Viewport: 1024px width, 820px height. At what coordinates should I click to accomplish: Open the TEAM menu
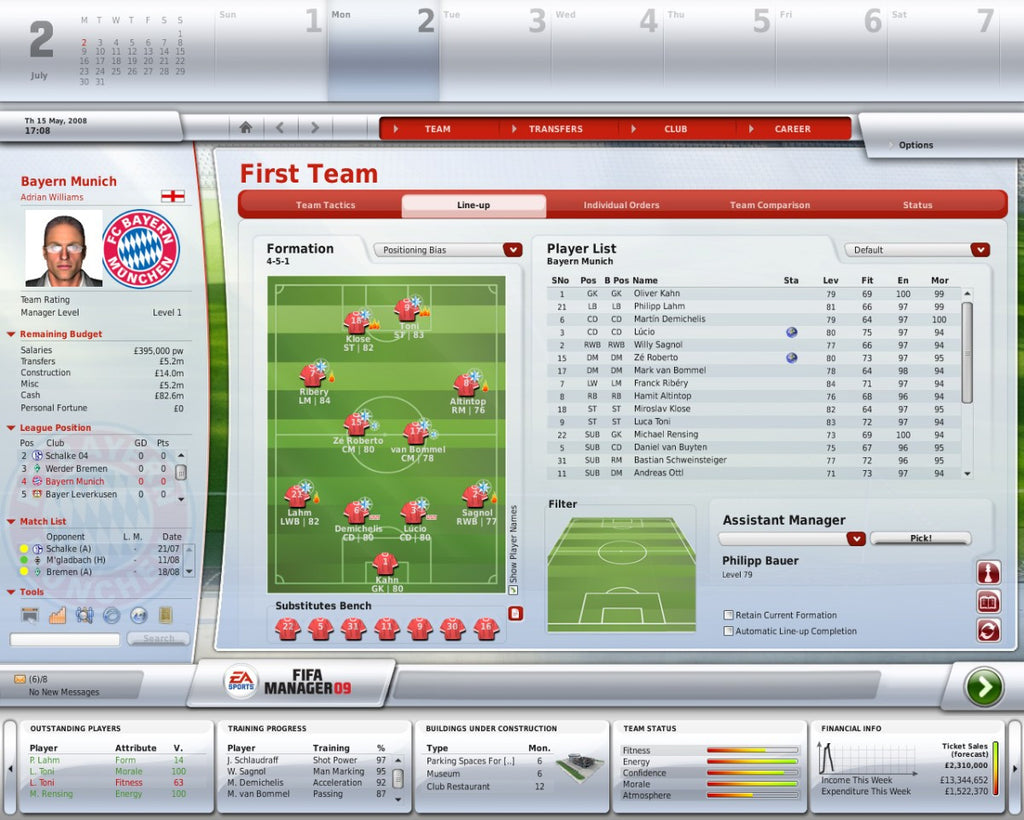tap(437, 129)
